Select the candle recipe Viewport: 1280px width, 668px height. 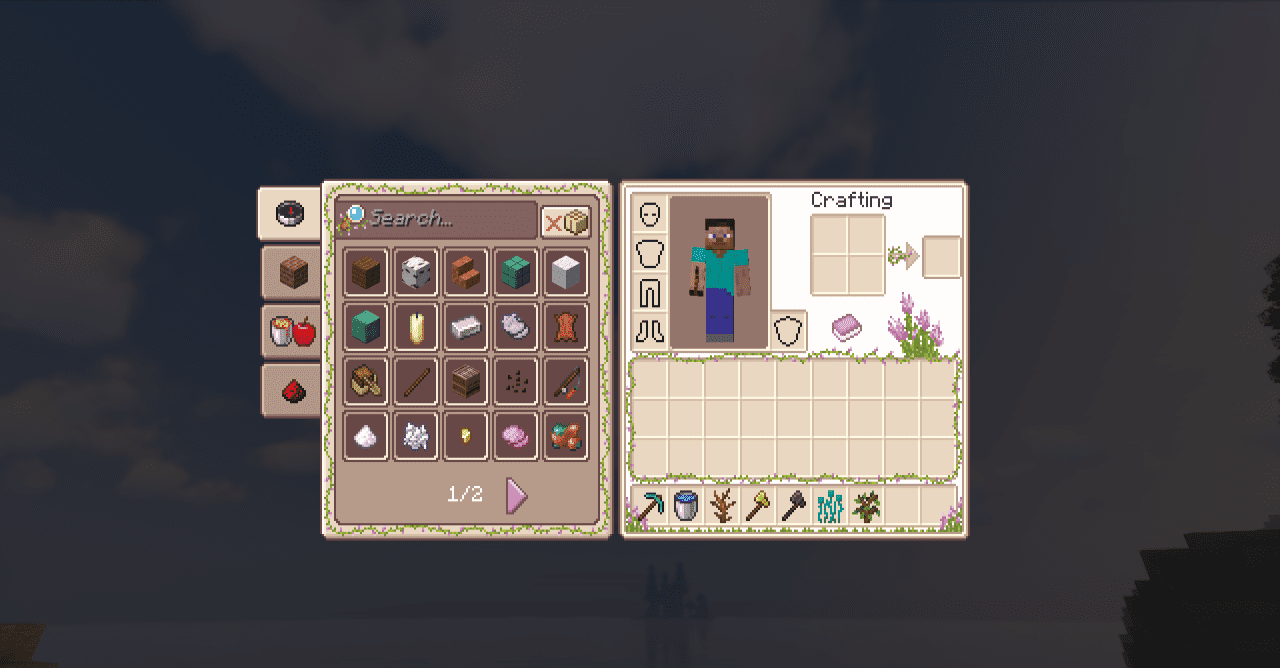(416, 326)
